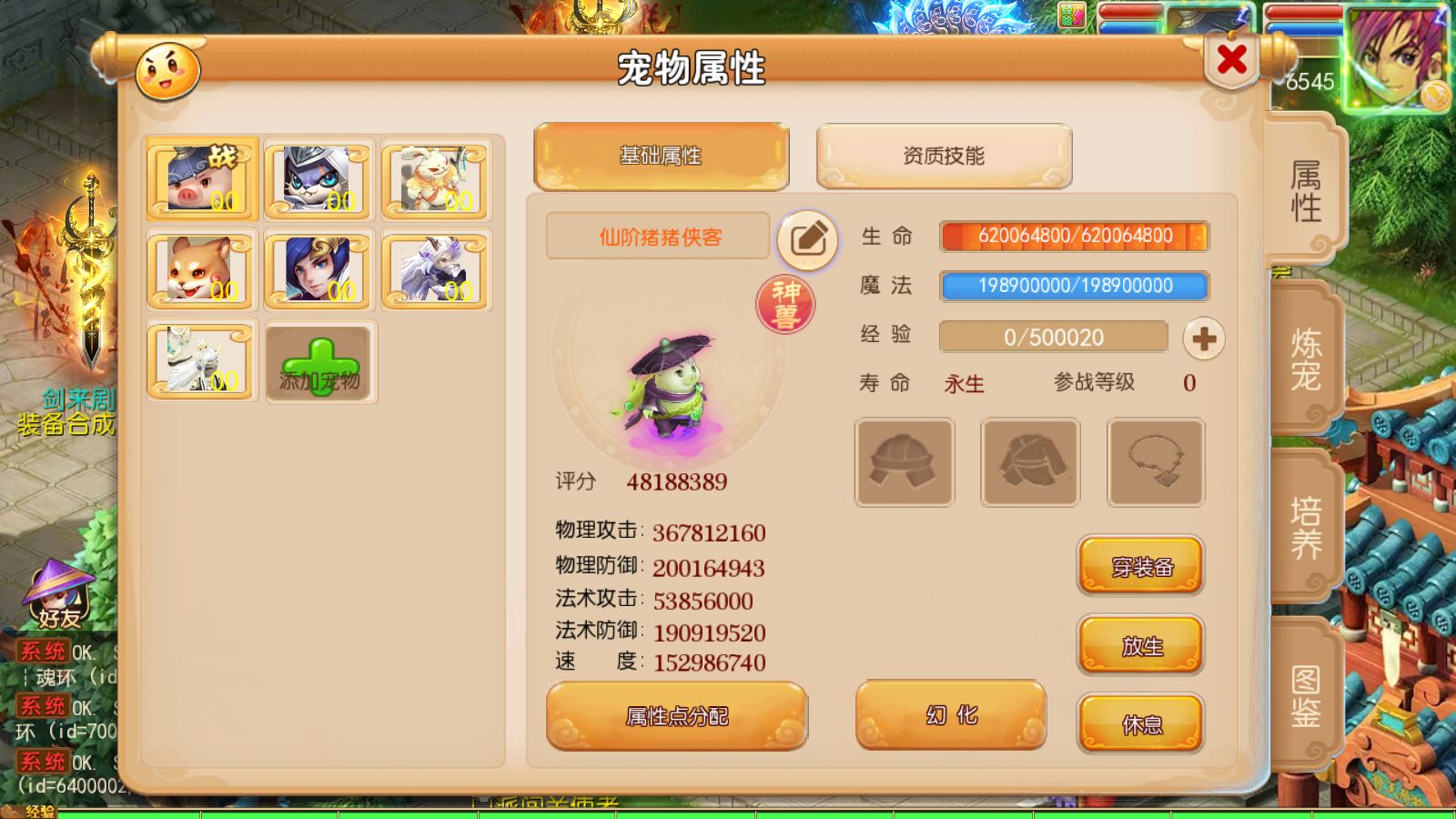Image resolution: width=1456 pixels, height=819 pixels.
Task: Select the white cat pet thumbnail
Action: pyautogui.click(x=318, y=179)
